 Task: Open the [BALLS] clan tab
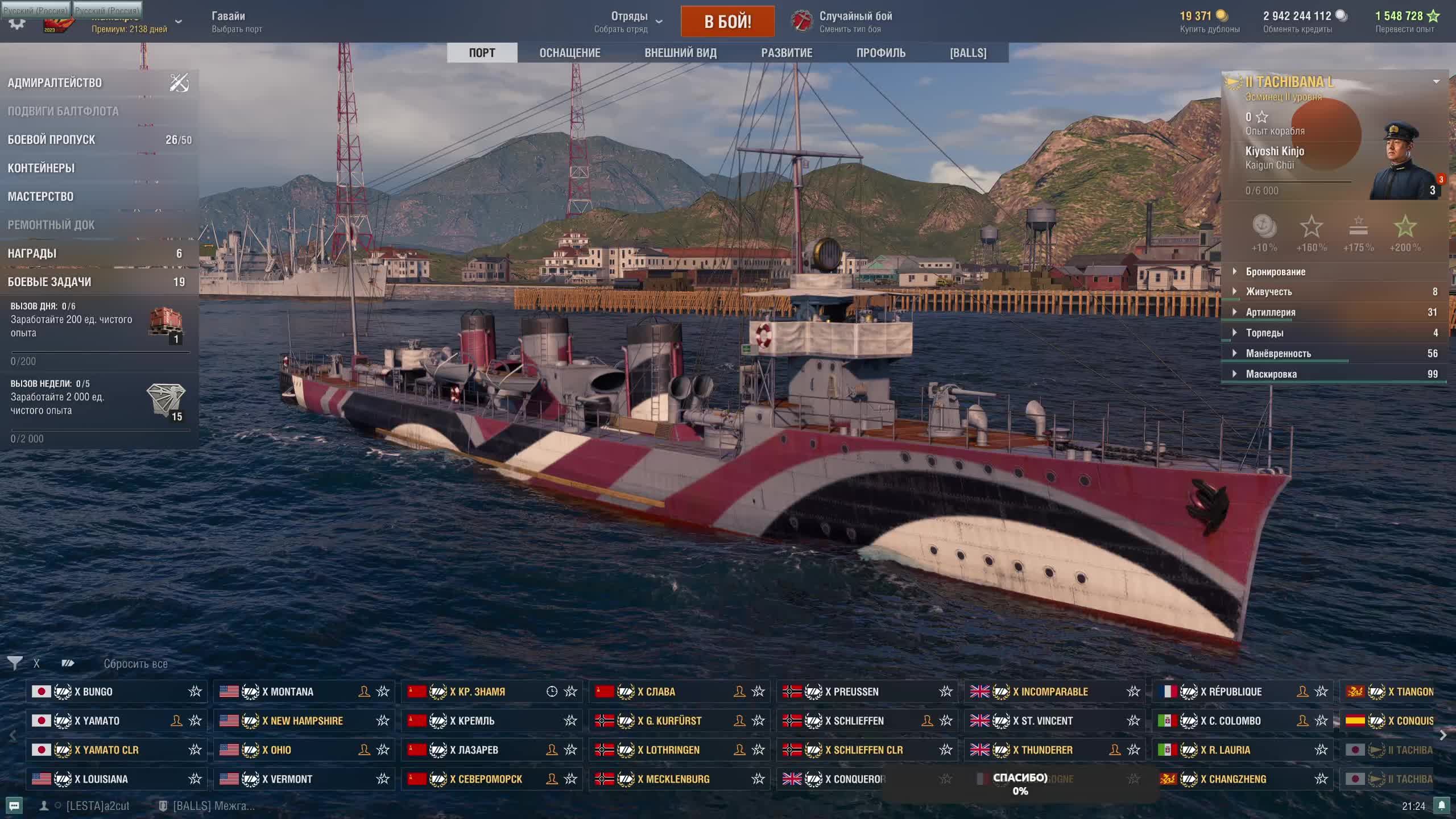[x=967, y=53]
